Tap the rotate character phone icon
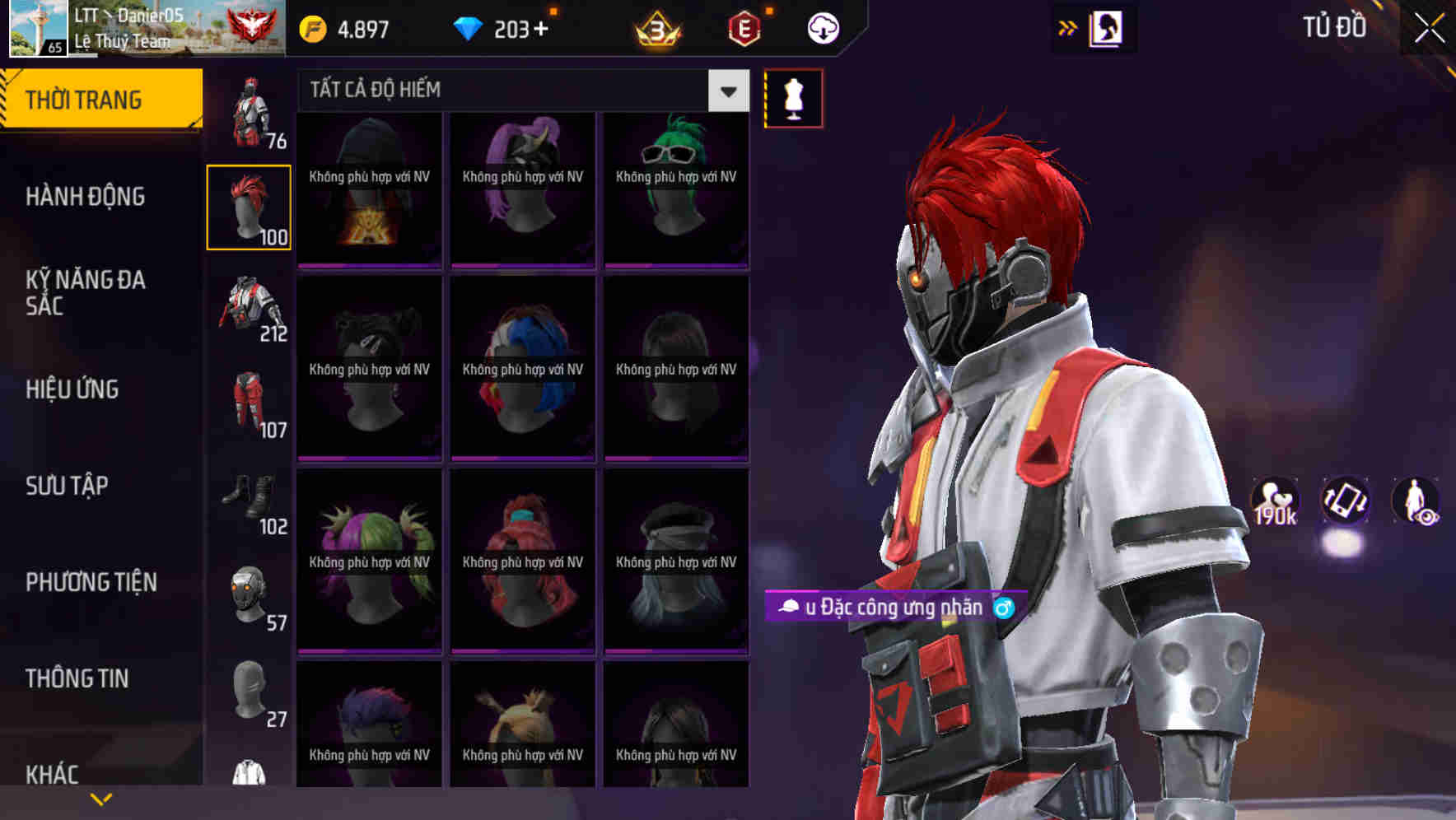1456x820 pixels. pyautogui.click(x=1346, y=501)
